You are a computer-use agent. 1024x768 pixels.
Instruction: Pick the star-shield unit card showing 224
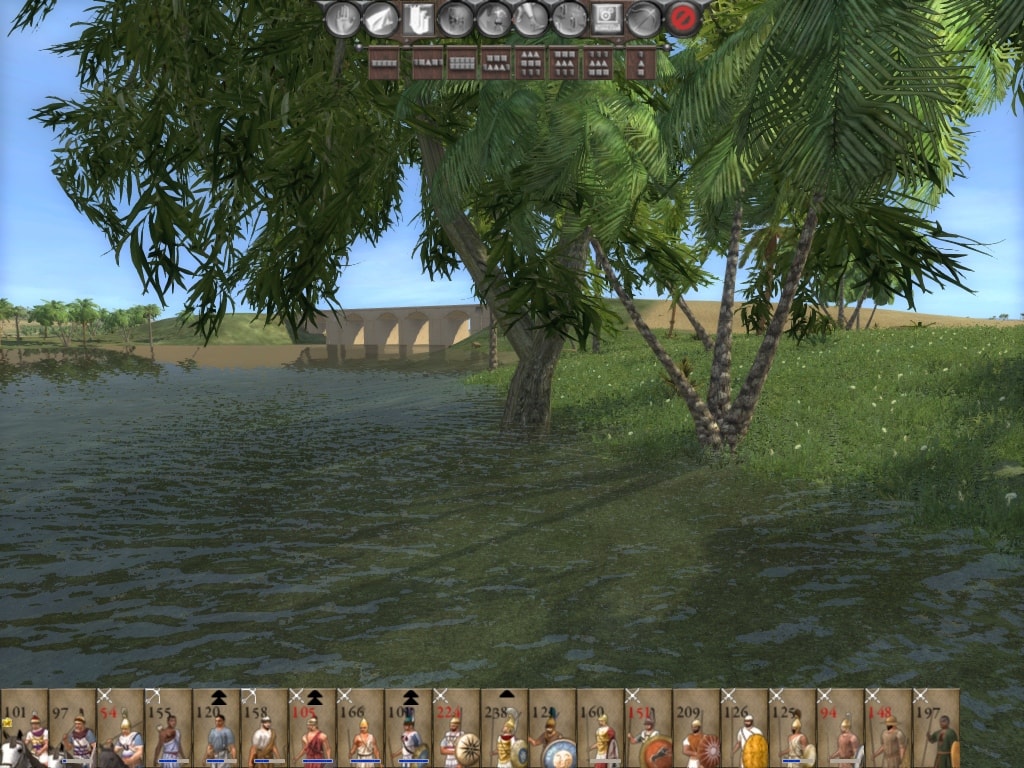(456, 729)
